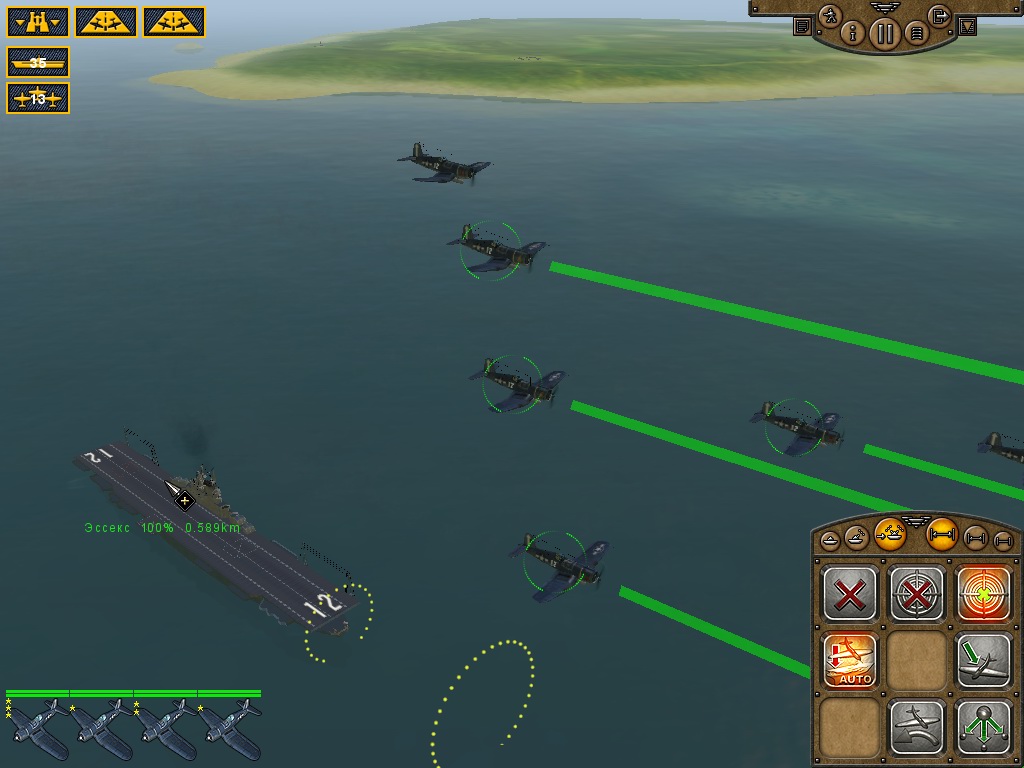Screen dimensions: 1024x768
Task: Open the information "i" button
Action: coord(853,34)
